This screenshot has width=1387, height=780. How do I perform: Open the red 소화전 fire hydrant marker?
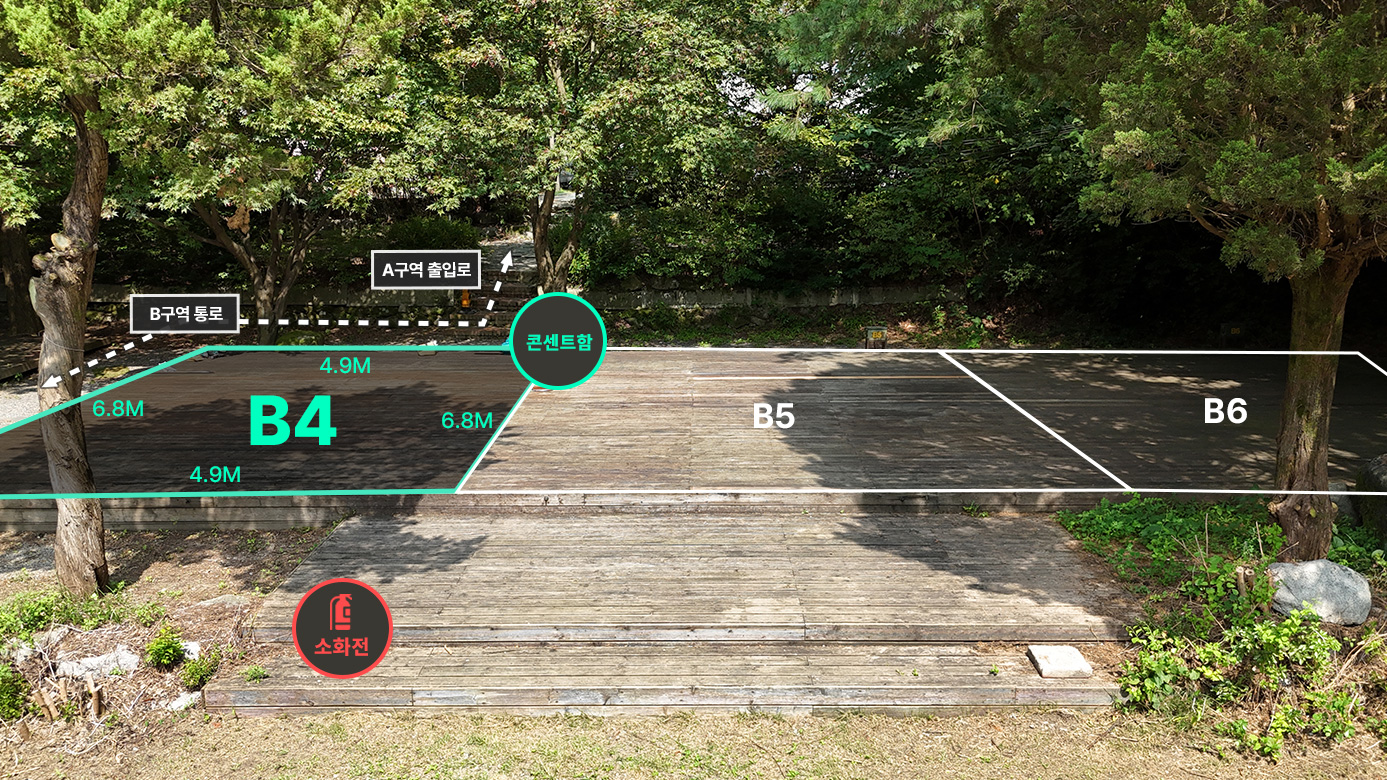click(x=342, y=628)
